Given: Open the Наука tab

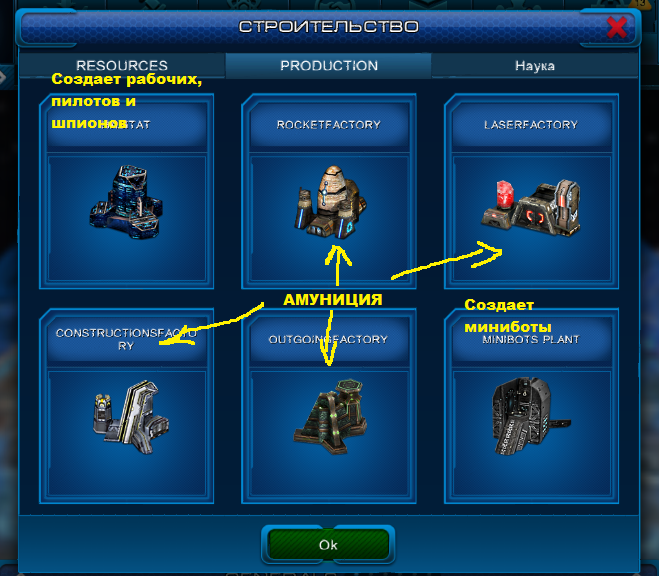Looking at the screenshot, I should (x=535, y=66).
